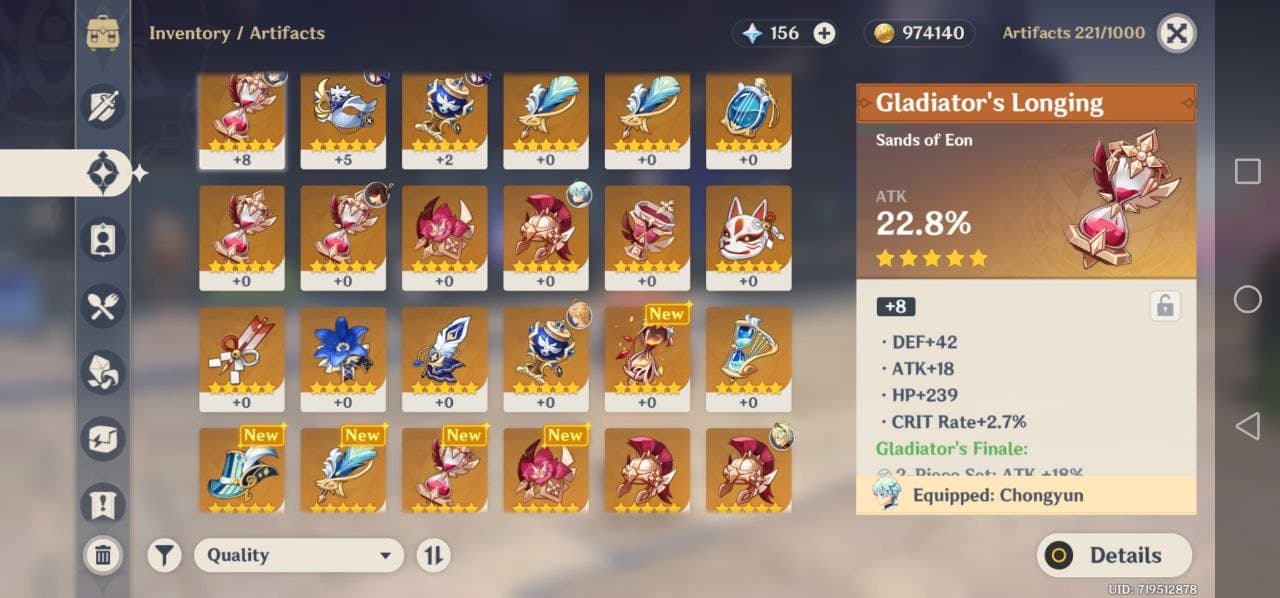Open the Quality sort dropdown
This screenshot has width=1280, height=598.
(x=298, y=555)
